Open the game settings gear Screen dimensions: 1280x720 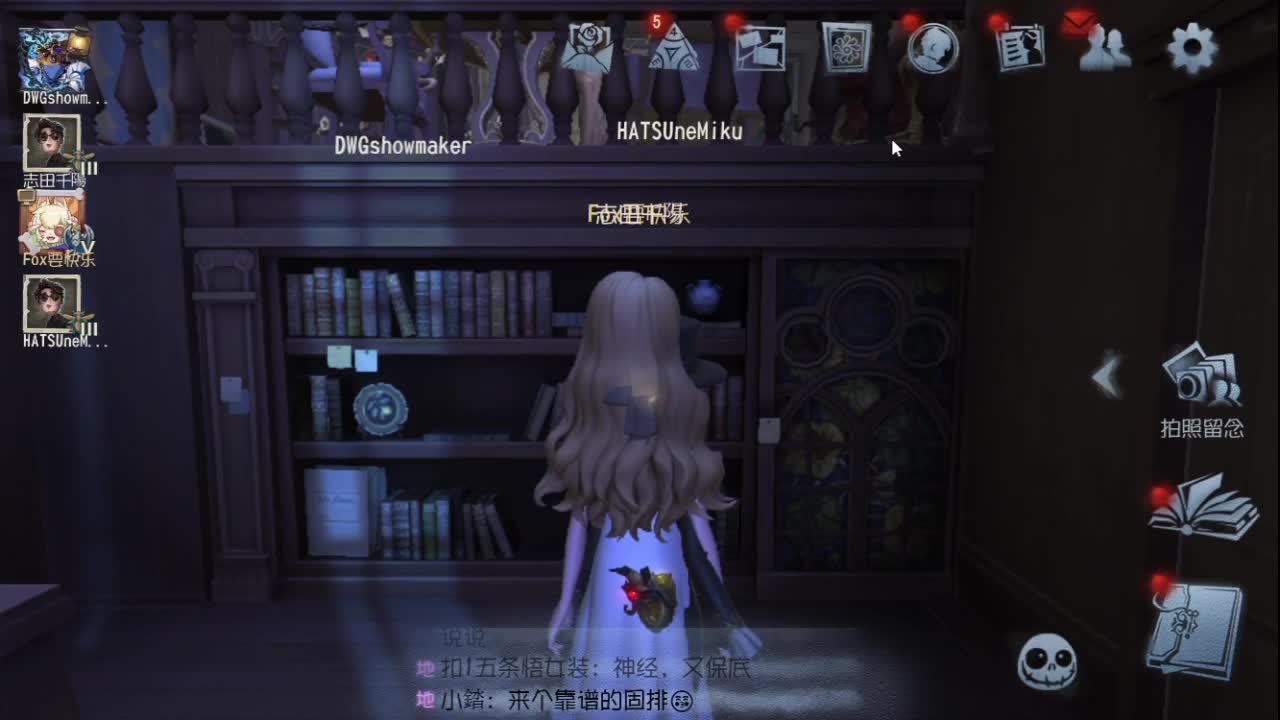[x=1191, y=46]
